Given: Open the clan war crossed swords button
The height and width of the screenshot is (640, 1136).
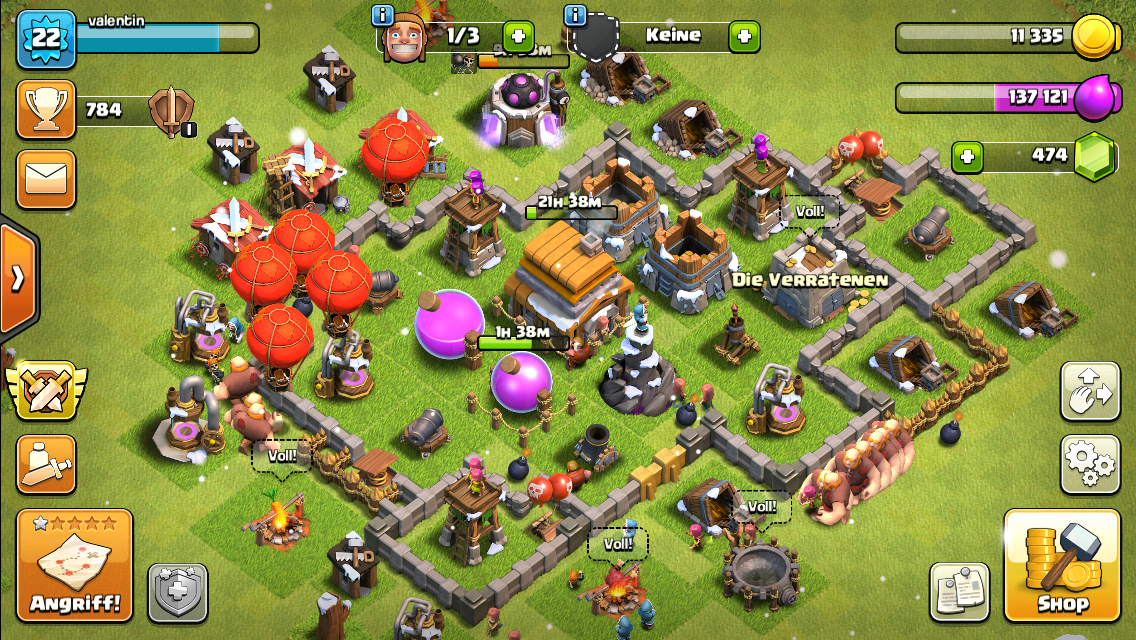Looking at the screenshot, I should click(46, 390).
